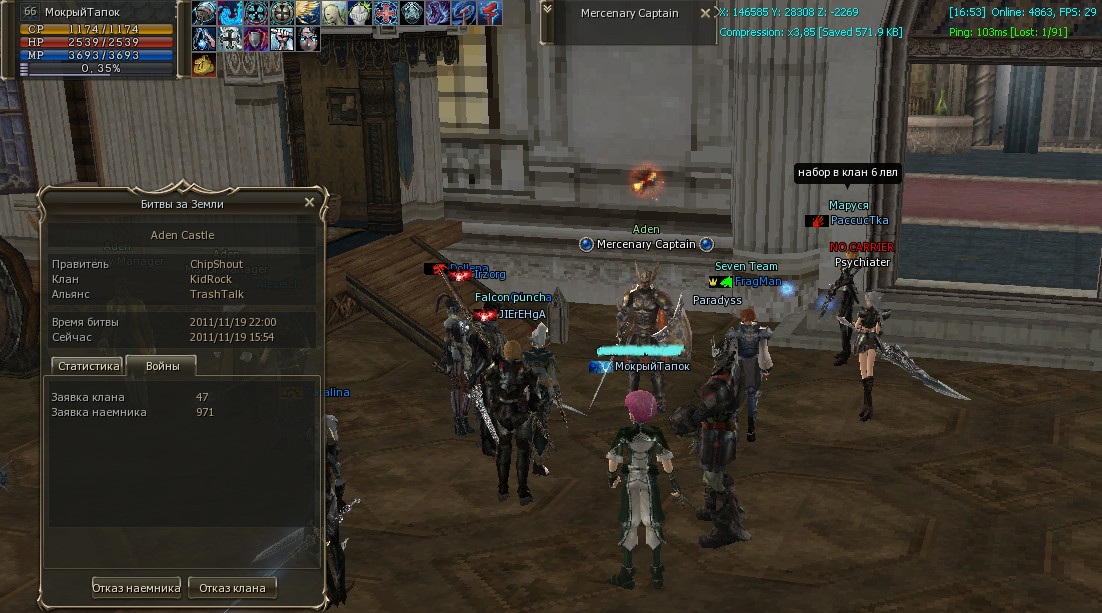This screenshot has height=613, width=1102.
Task: Click the red number-seven buff icon
Action: pos(490,13)
